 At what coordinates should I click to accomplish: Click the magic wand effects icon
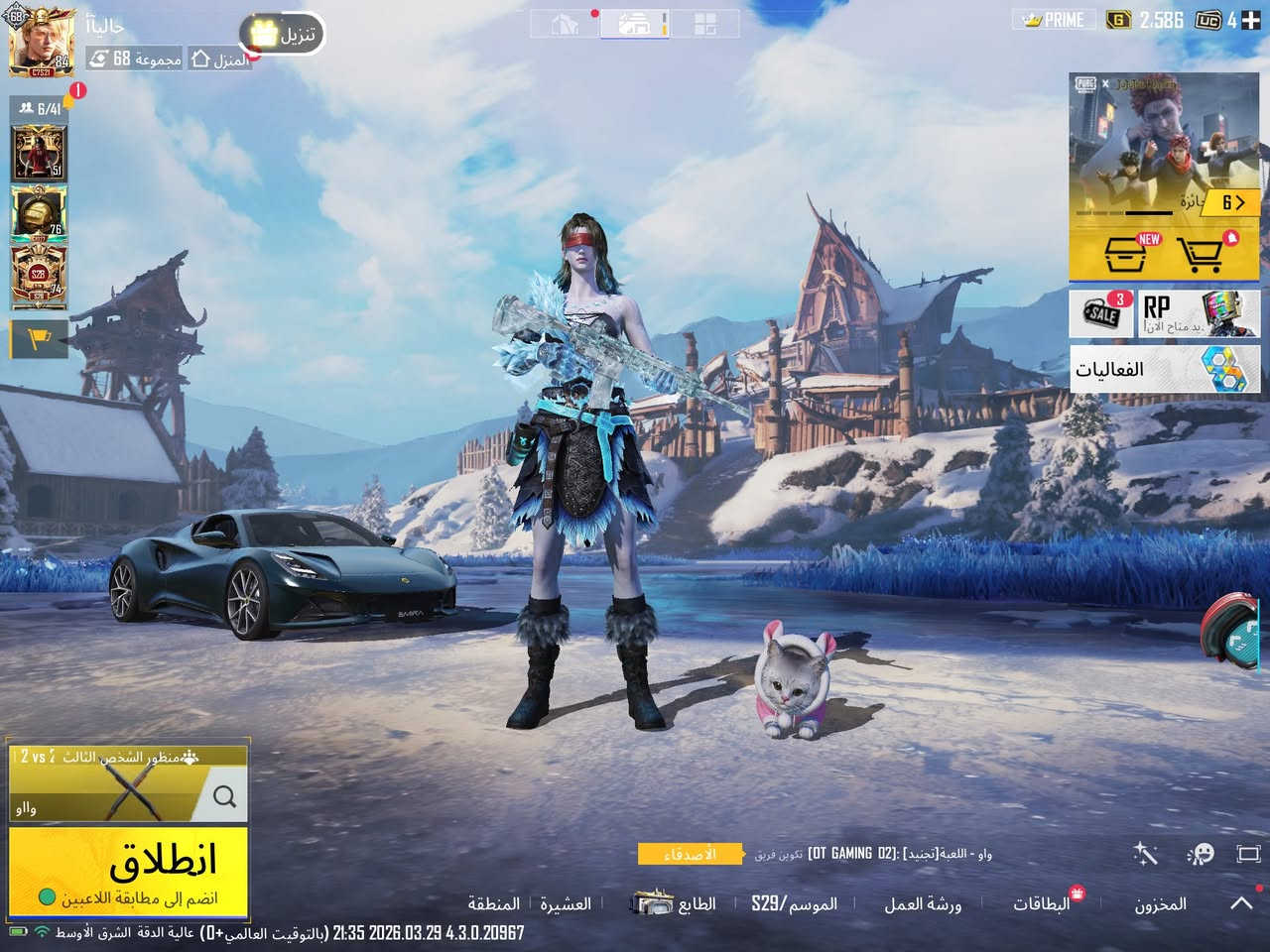[x=1144, y=853]
